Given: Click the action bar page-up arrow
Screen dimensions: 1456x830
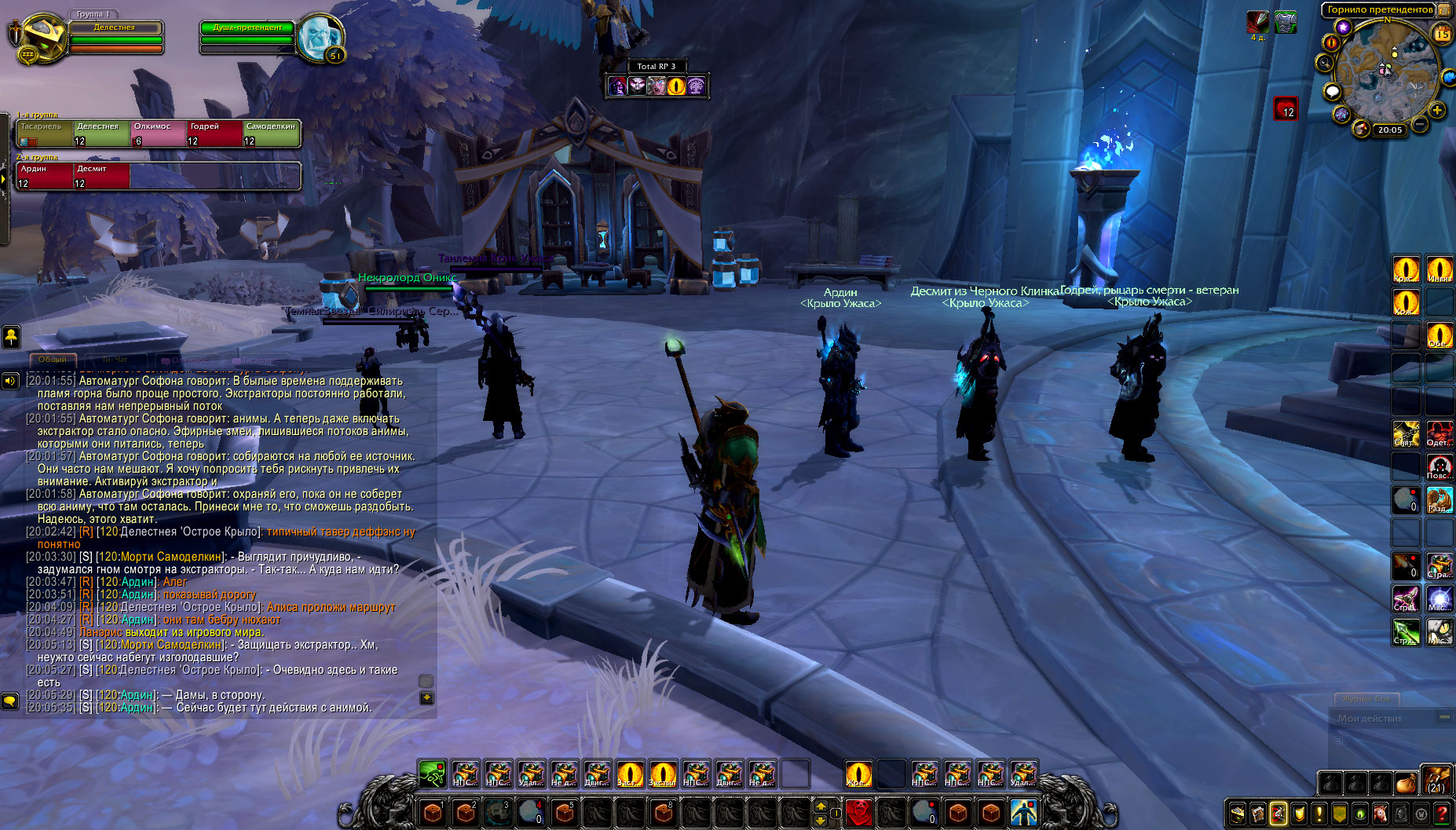Looking at the screenshot, I should (x=821, y=806).
